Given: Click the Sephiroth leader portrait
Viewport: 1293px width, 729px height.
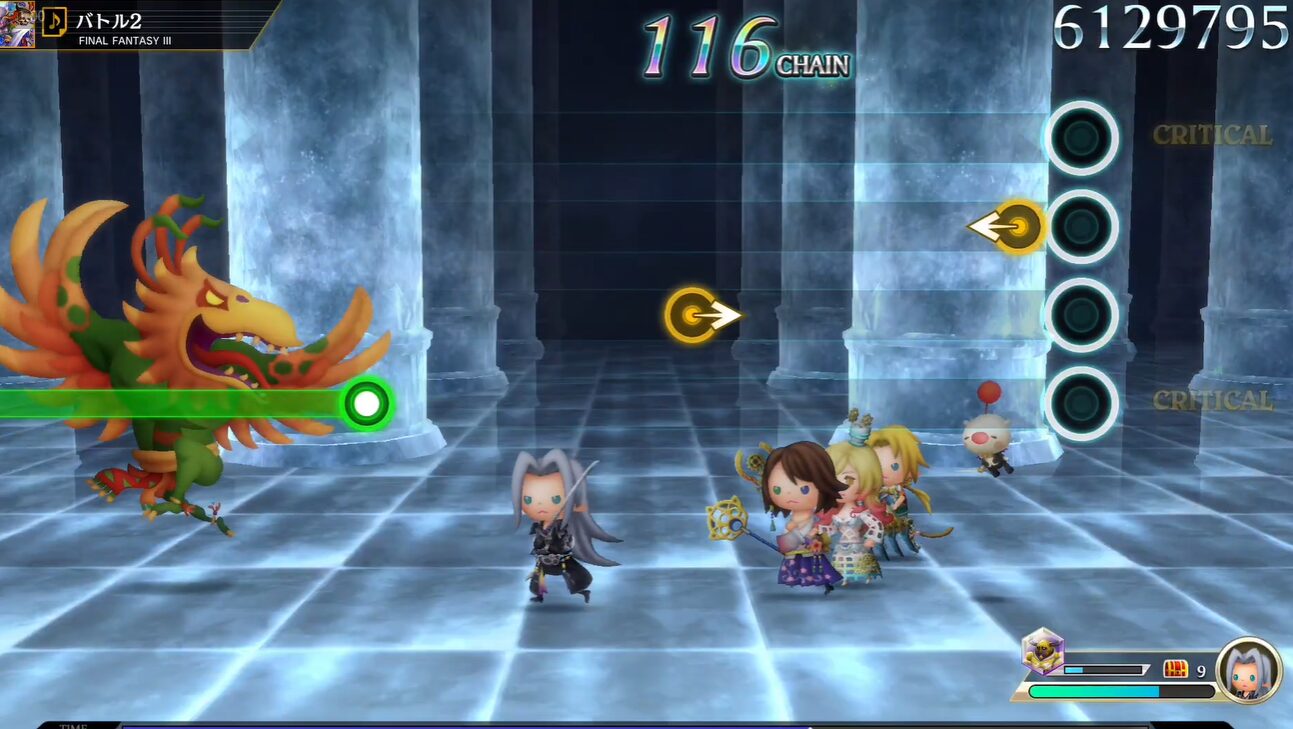Looking at the screenshot, I should (x=1248, y=669).
